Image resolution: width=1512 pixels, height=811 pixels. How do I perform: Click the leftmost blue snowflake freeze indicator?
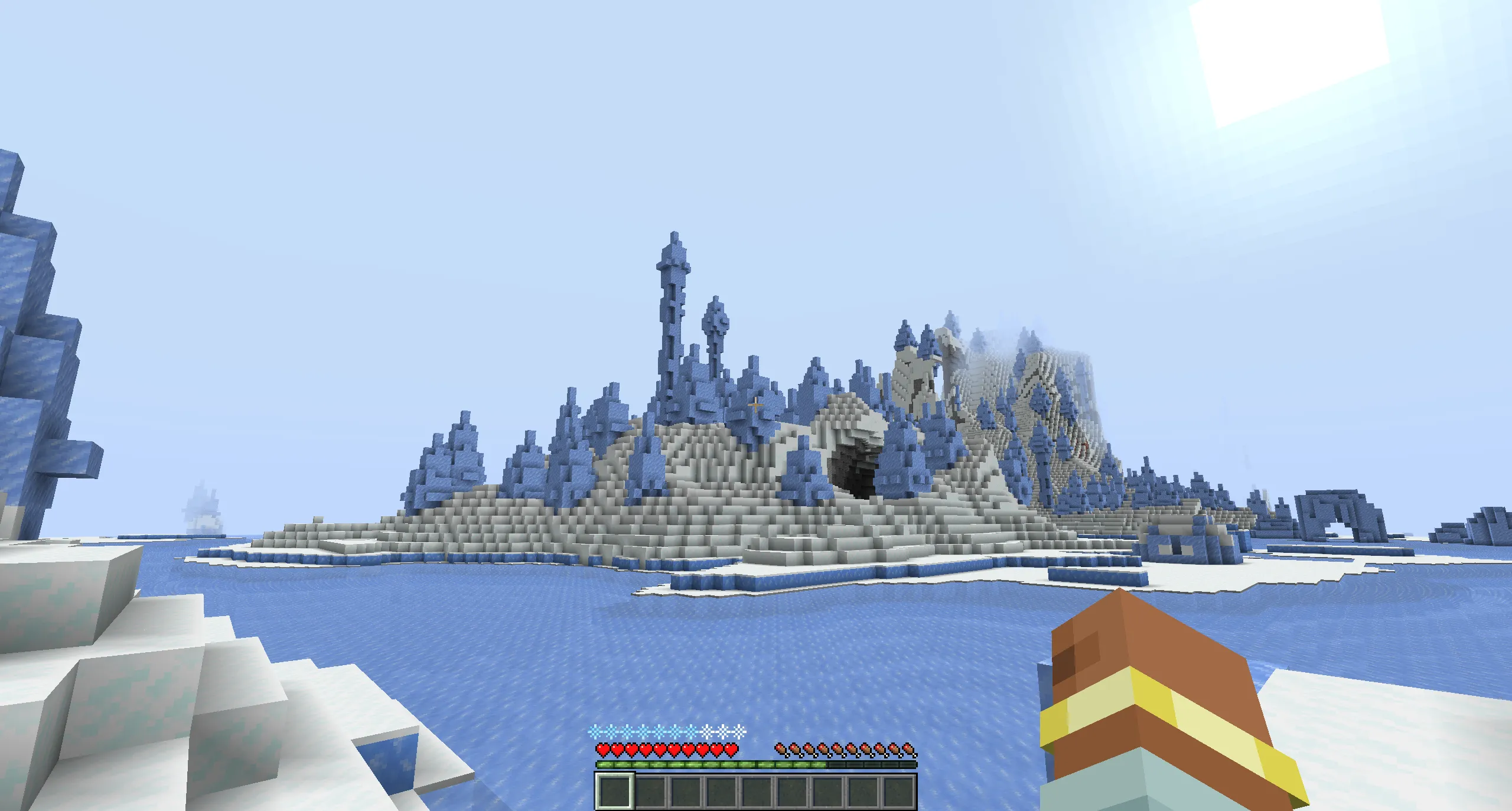coord(594,732)
